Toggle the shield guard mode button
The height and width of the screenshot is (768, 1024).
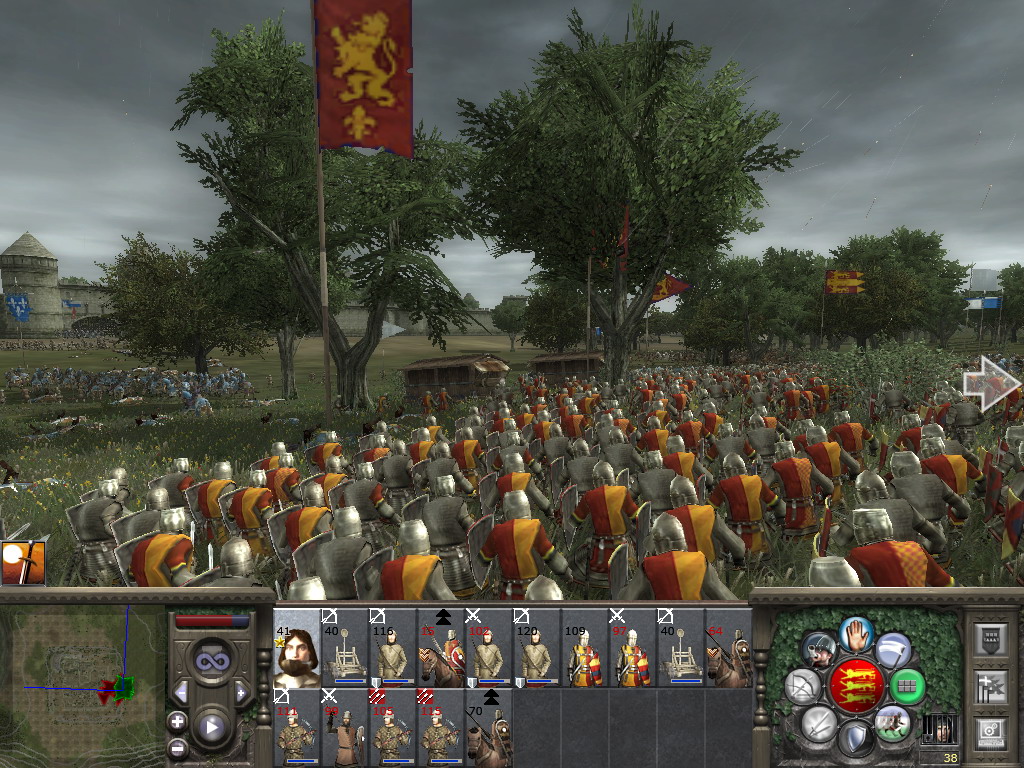(x=855, y=740)
